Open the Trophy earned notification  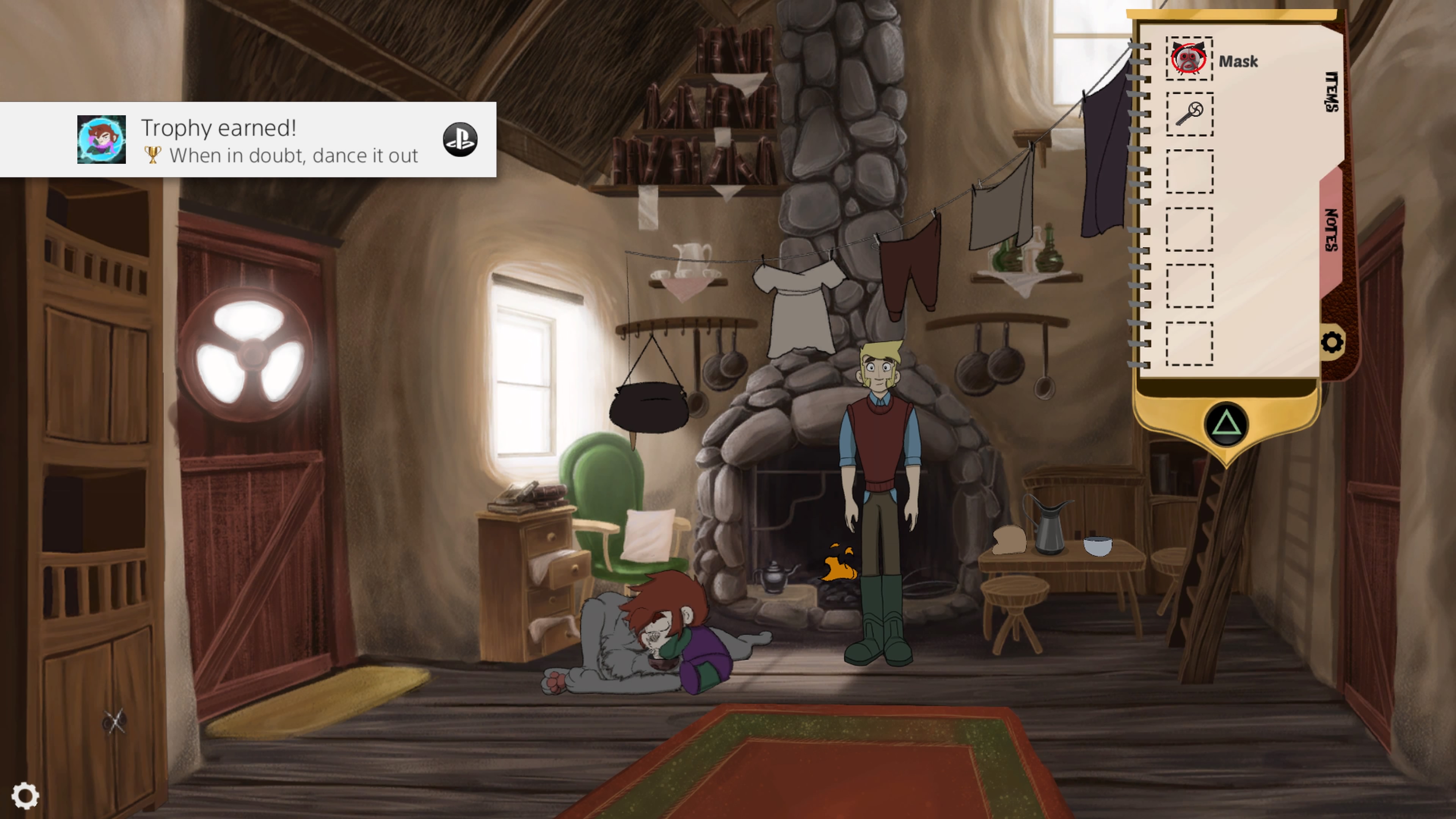[249, 140]
